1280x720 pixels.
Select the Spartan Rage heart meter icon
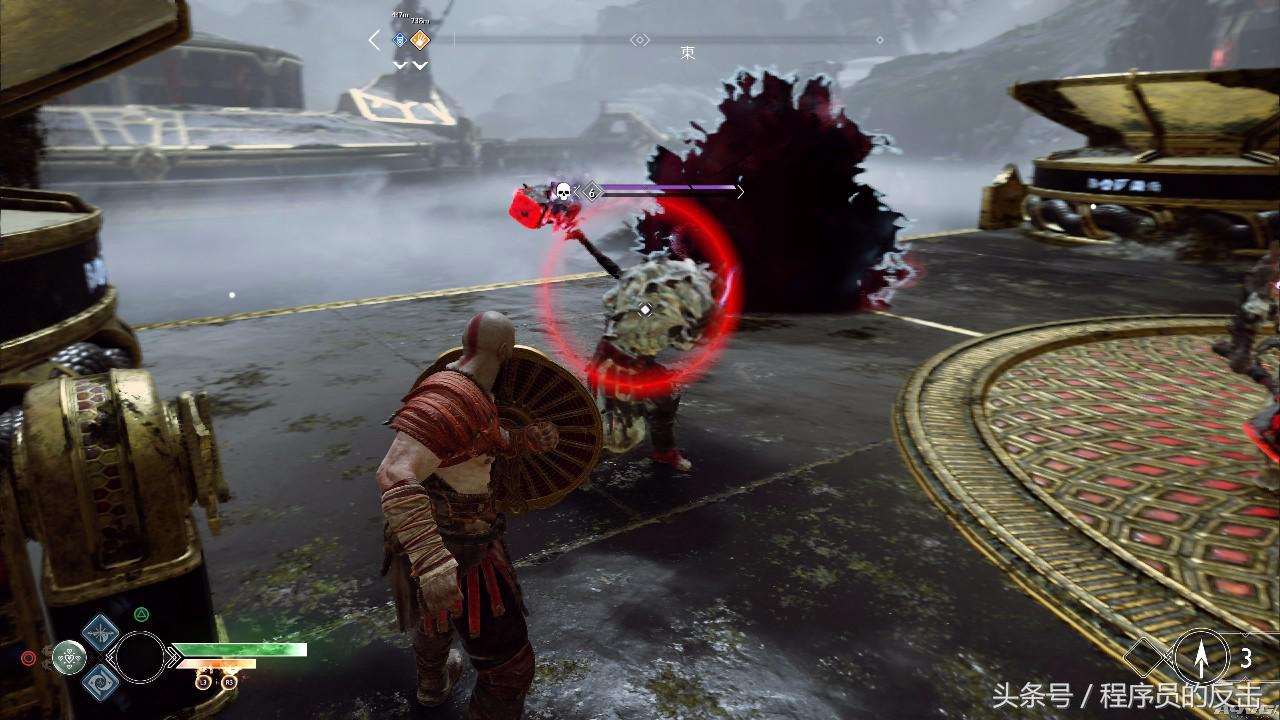point(69,658)
